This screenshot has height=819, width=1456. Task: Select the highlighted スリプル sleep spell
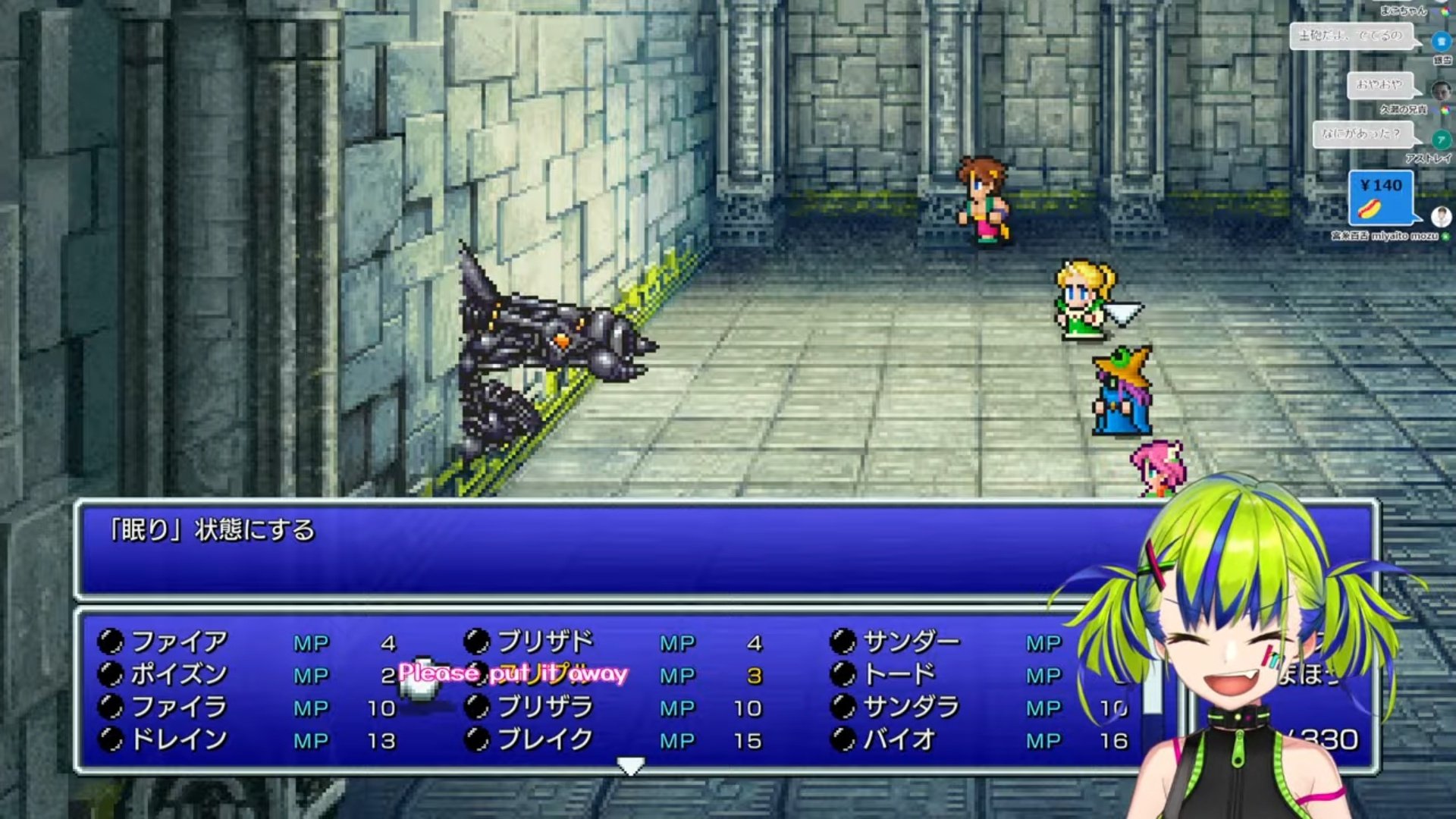click(x=545, y=674)
